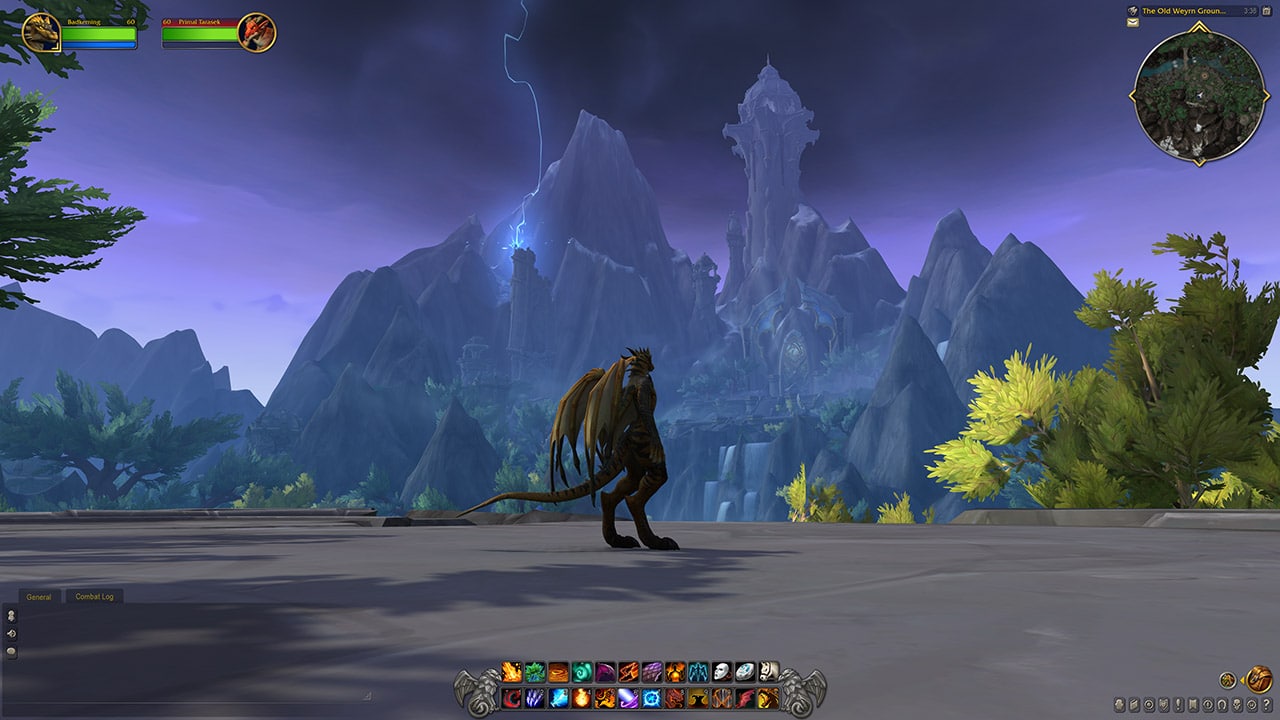Viewport: 1280px width, 720px height.
Task: Open the chat menu options
Action: [10, 652]
